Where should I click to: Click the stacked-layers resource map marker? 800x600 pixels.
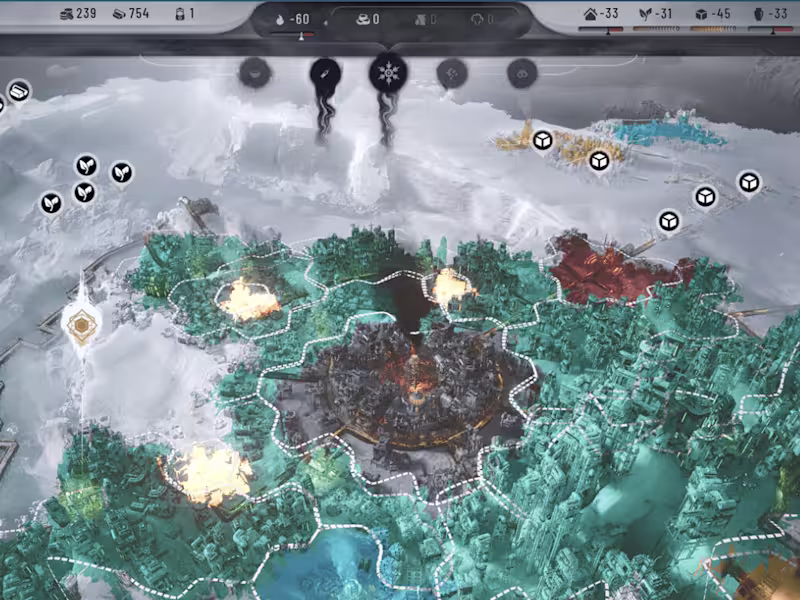[x=18, y=91]
